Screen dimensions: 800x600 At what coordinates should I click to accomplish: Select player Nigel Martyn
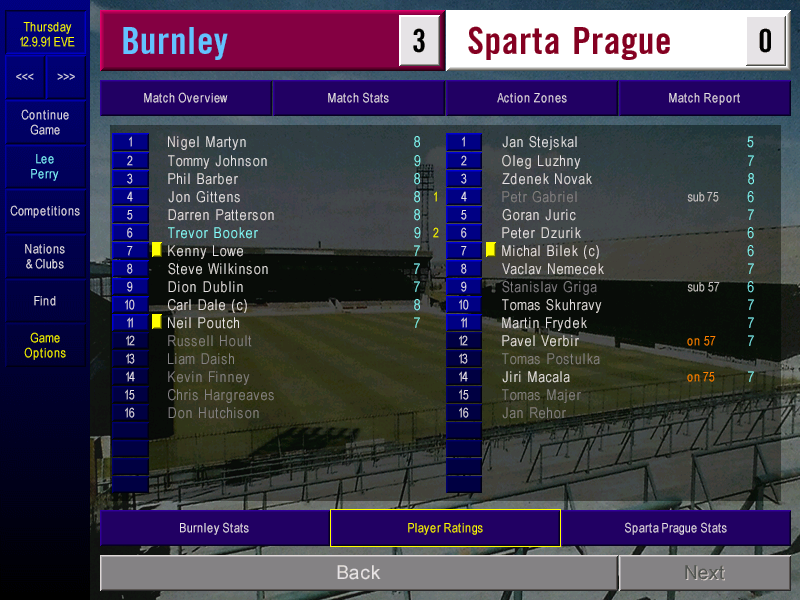[206, 143]
